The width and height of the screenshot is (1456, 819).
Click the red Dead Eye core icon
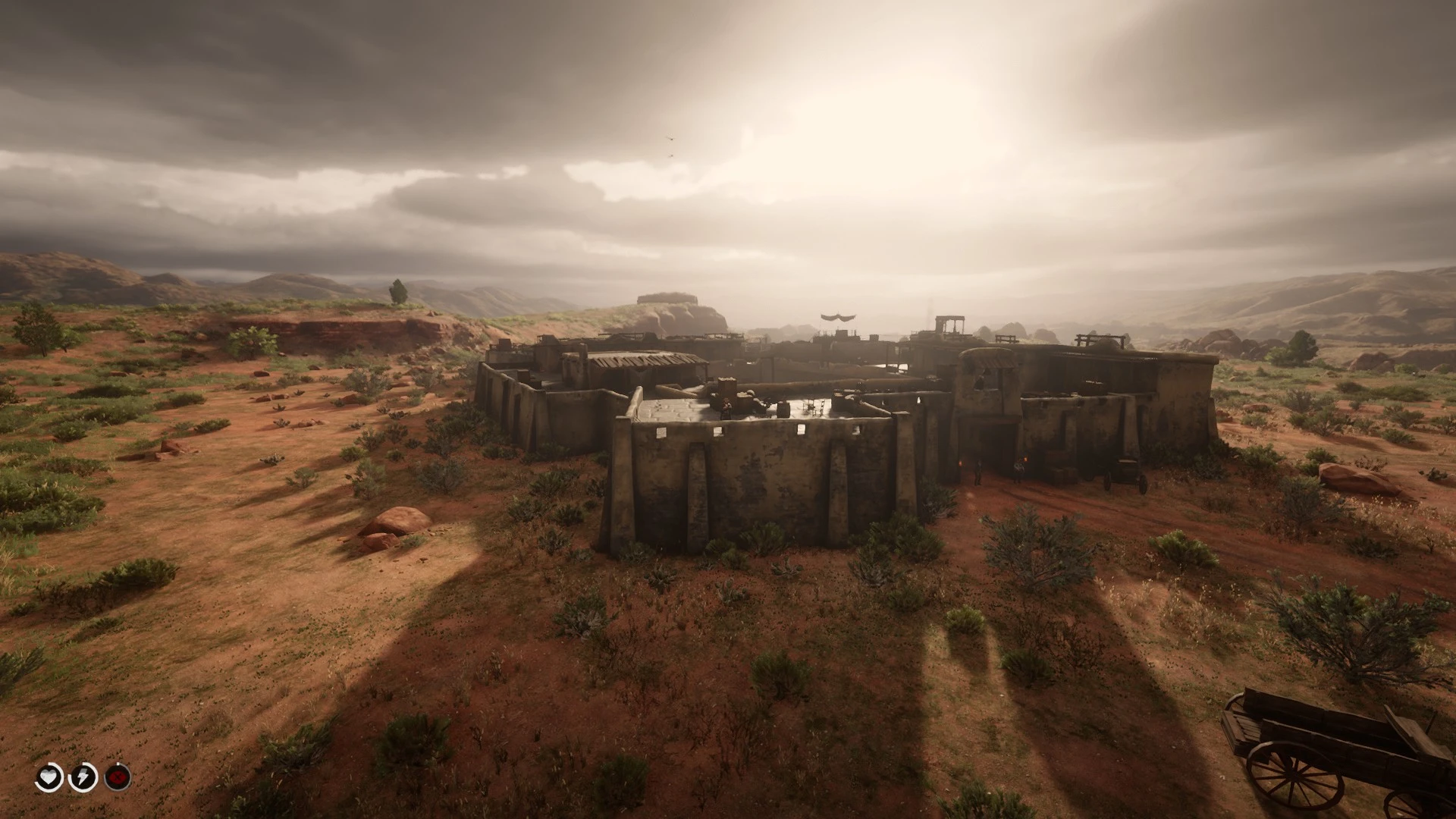point(118,777)
